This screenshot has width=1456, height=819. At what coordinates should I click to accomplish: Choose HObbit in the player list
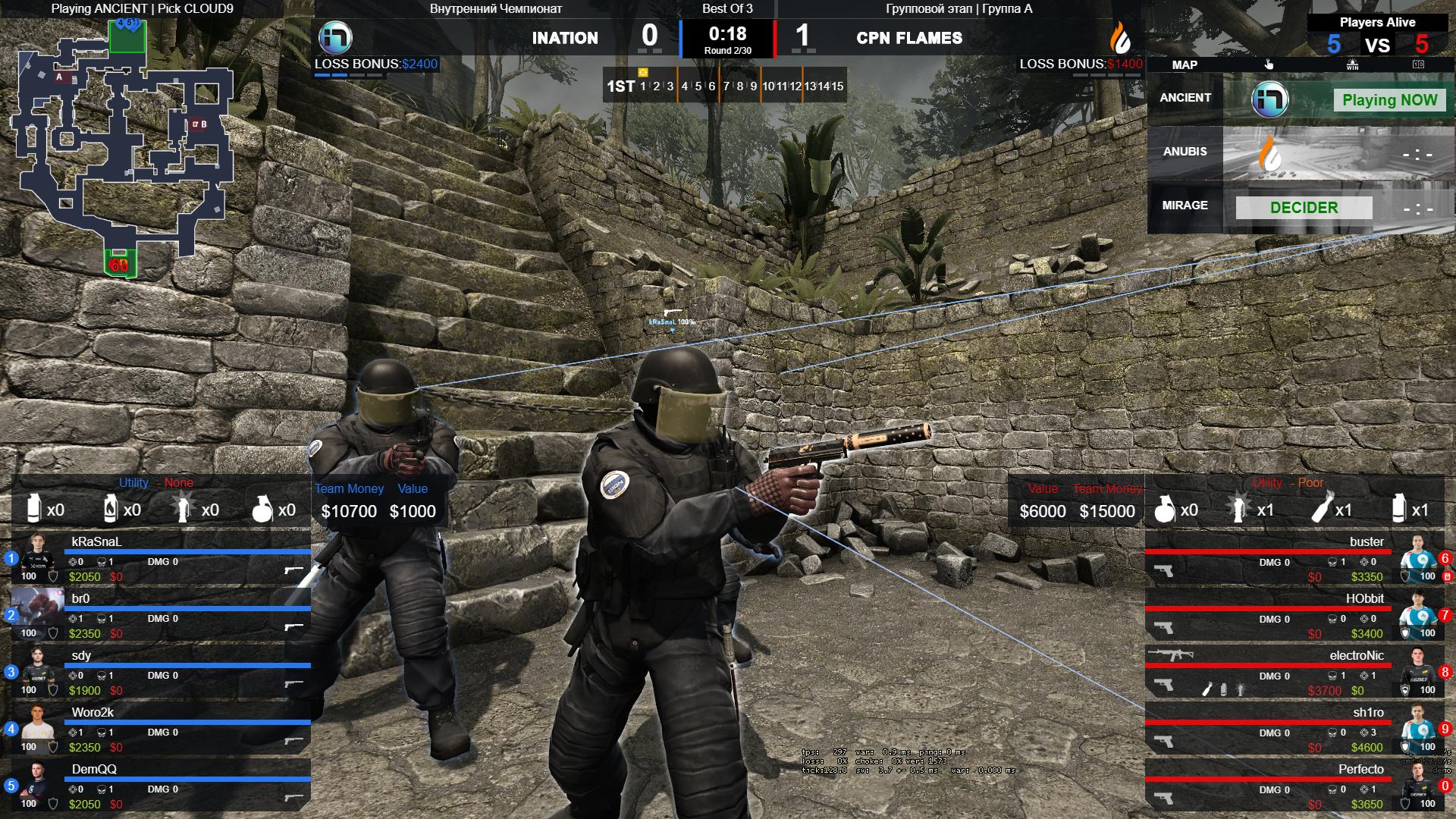1295,616
